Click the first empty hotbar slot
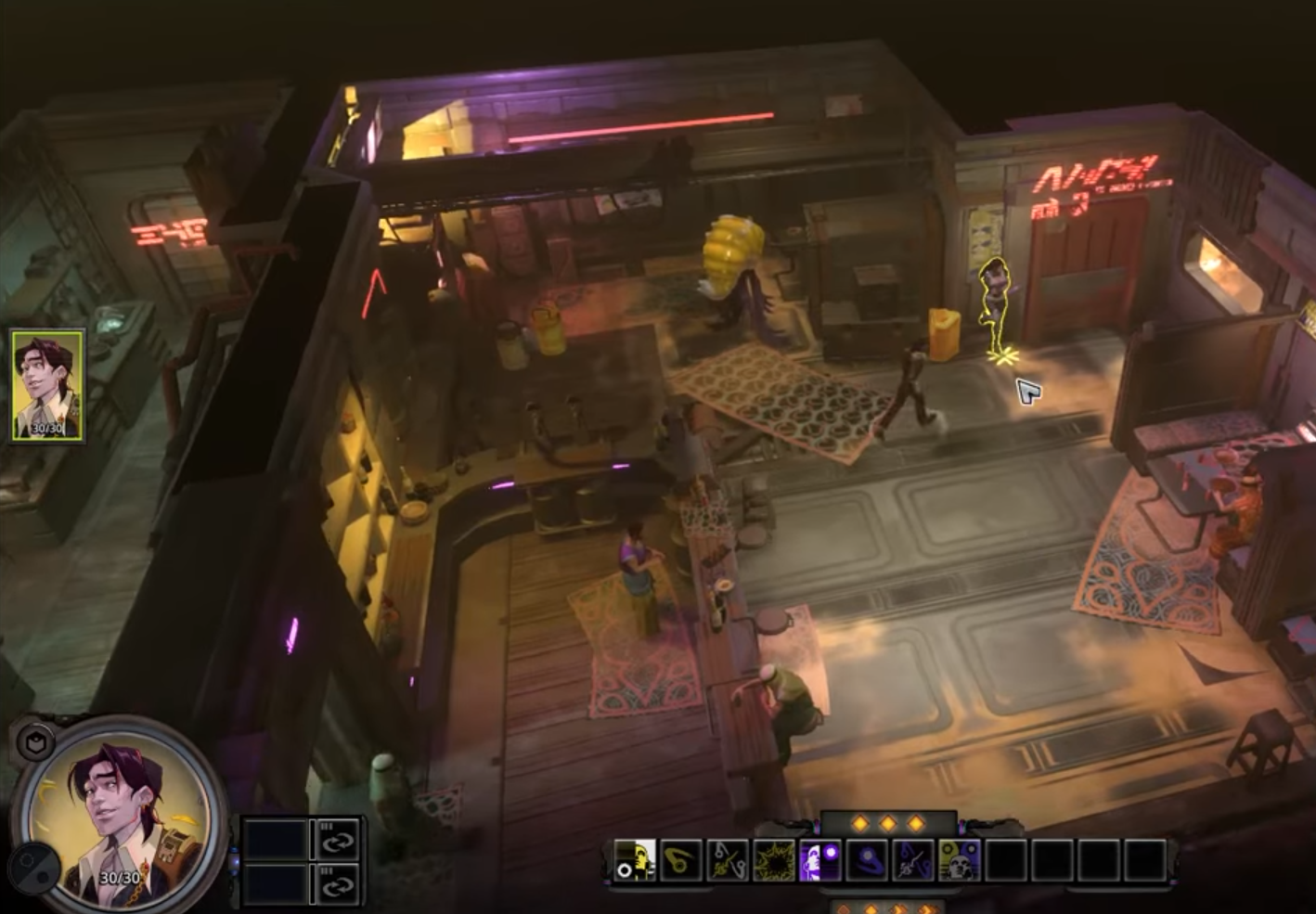Viewport: 1316px width, 914px height. pos(1005,860)
